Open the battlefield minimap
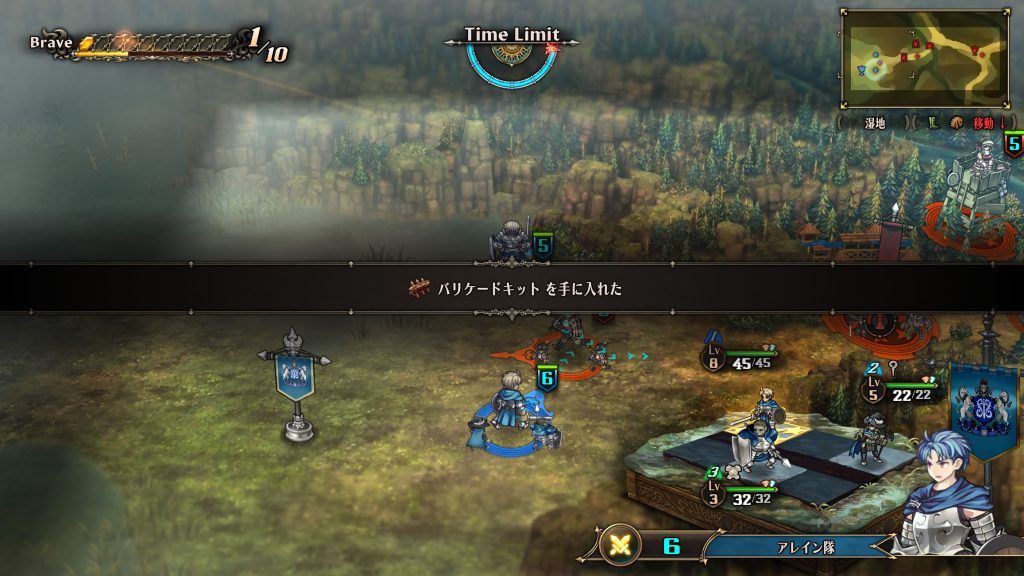The width and height of the screenshot is (1024, 576). pos(925,58)
